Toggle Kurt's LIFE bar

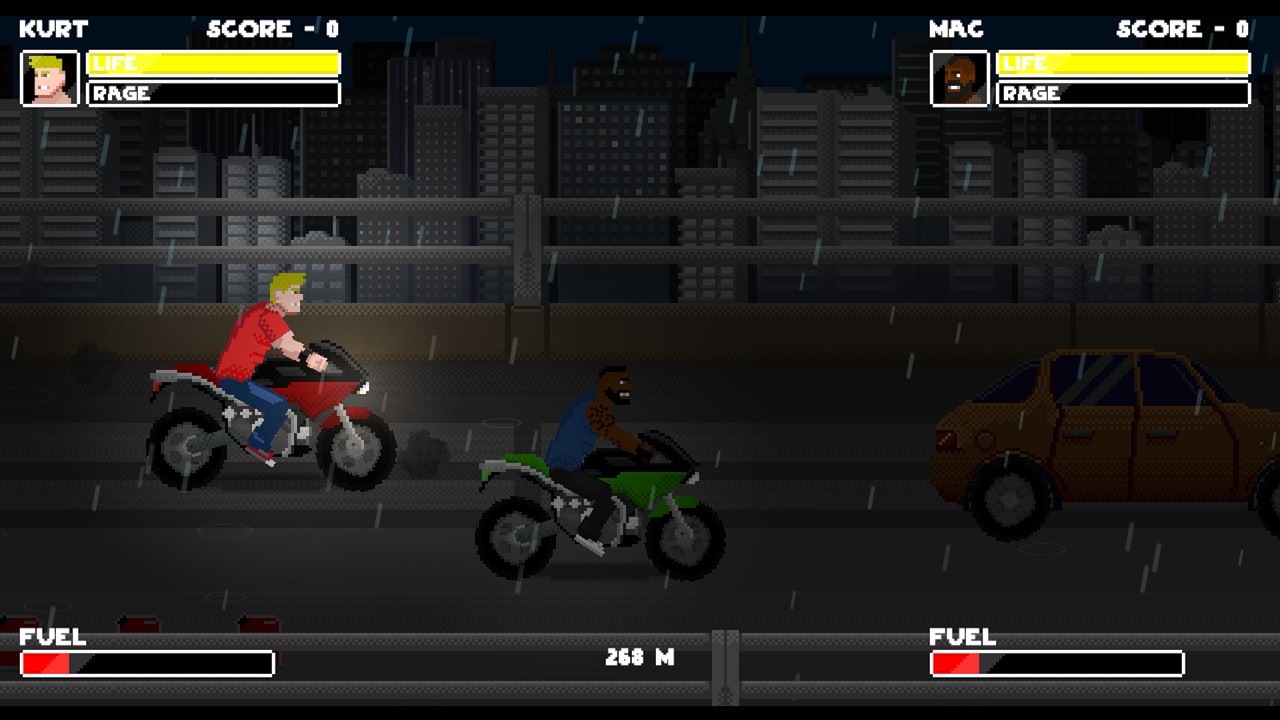(x=213, y=63)
